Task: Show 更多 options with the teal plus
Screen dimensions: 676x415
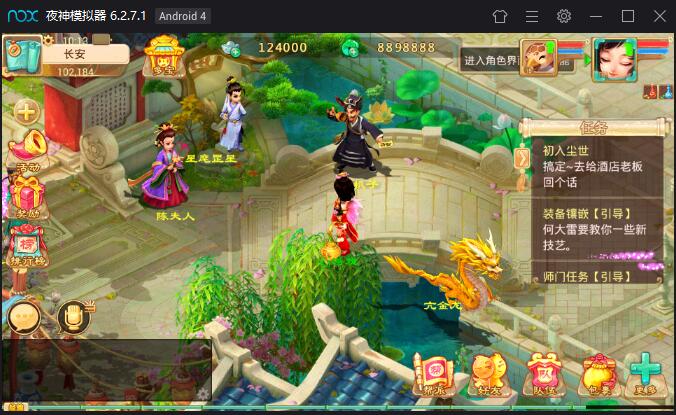Action: click(x=647, y=373)
